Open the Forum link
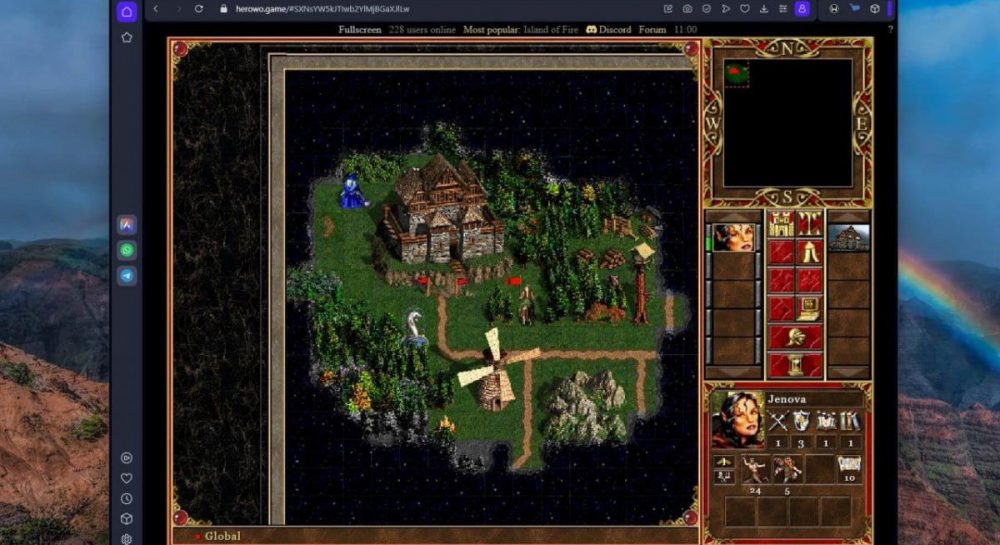Screen dimensions: 1000x545 [x=653, y=30]
